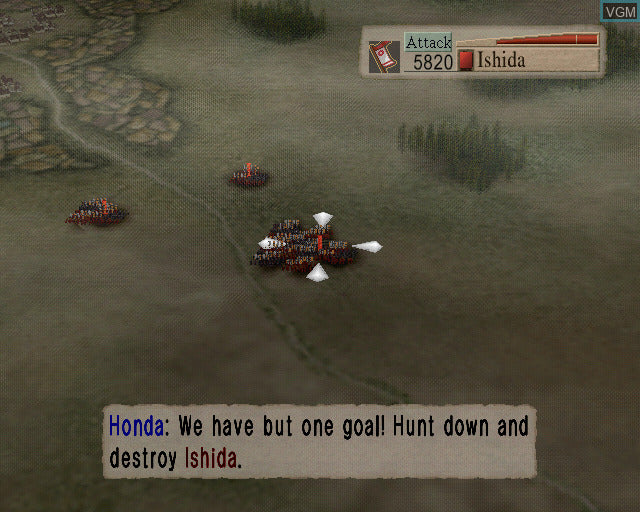Select the army unit marked by white arrows

[x=314, y=246]
